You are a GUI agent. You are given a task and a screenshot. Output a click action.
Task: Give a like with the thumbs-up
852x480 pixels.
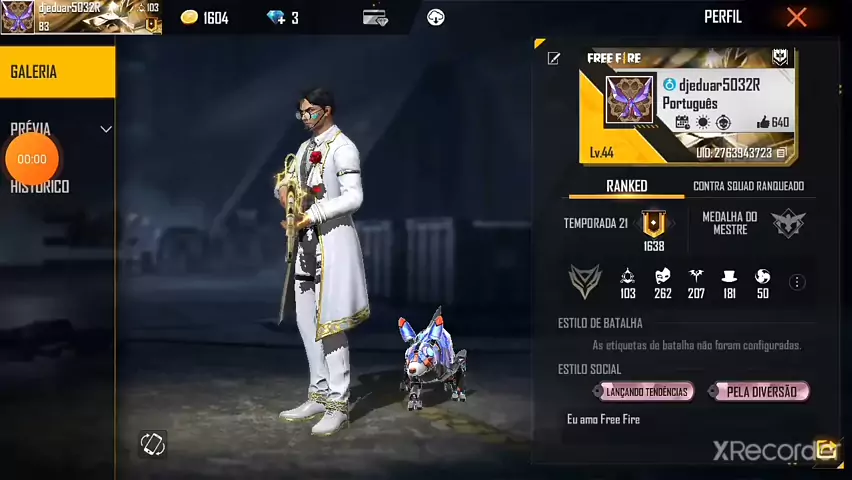[764, 122]
